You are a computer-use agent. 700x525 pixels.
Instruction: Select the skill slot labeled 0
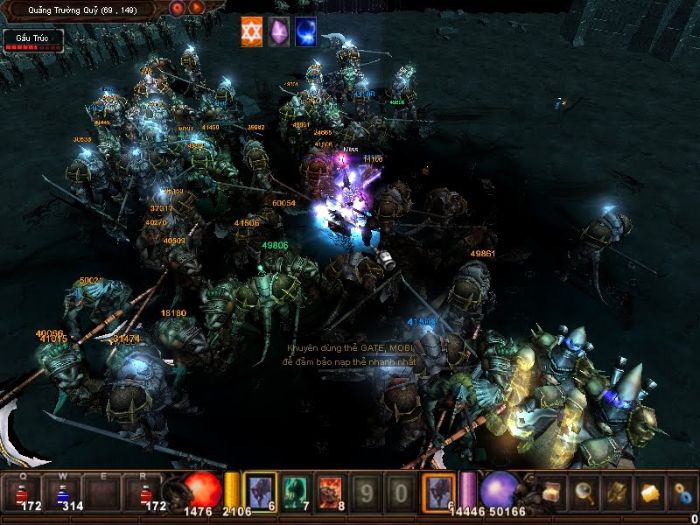400,491
